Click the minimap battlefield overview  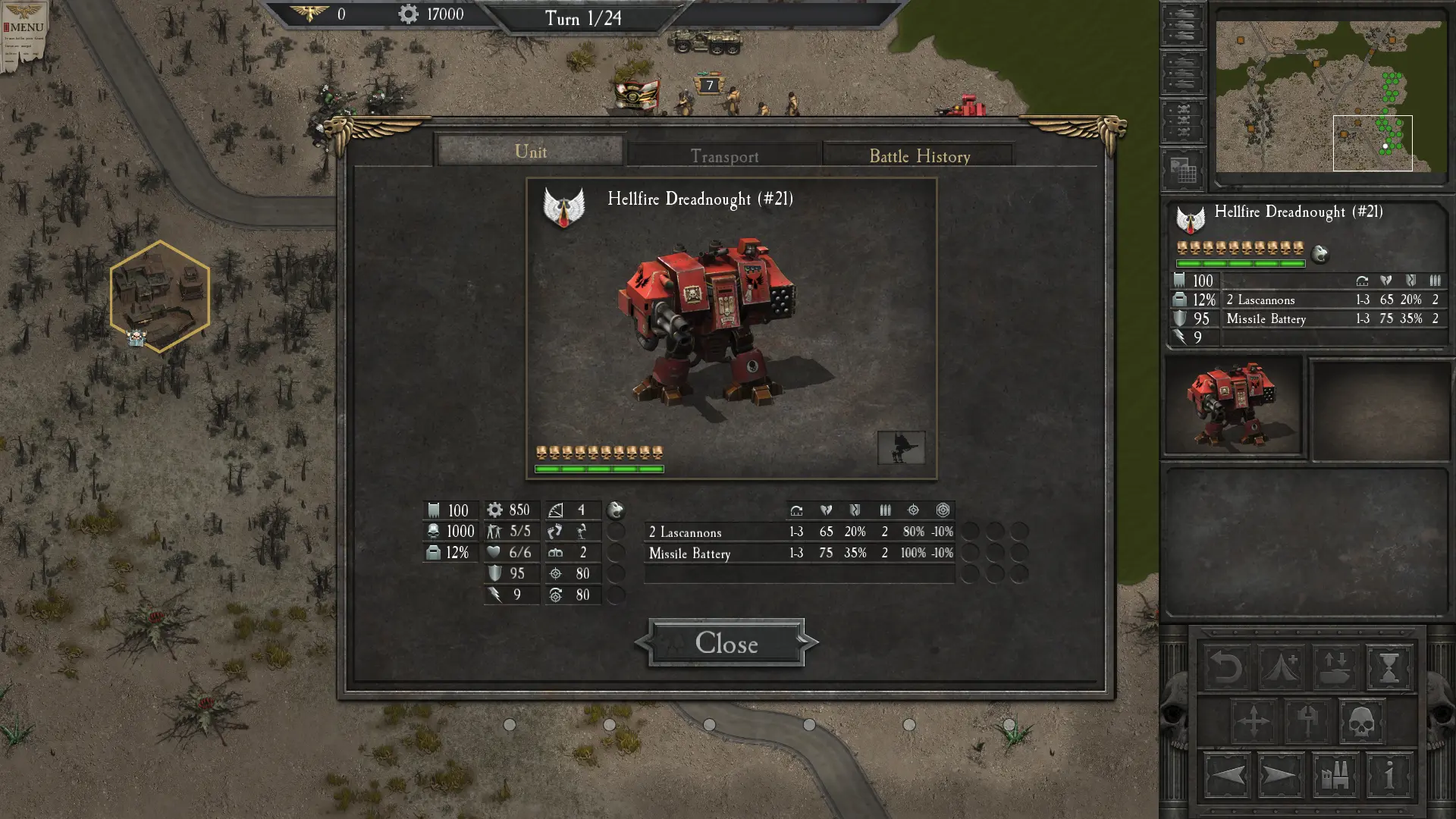coord(1330,96)
